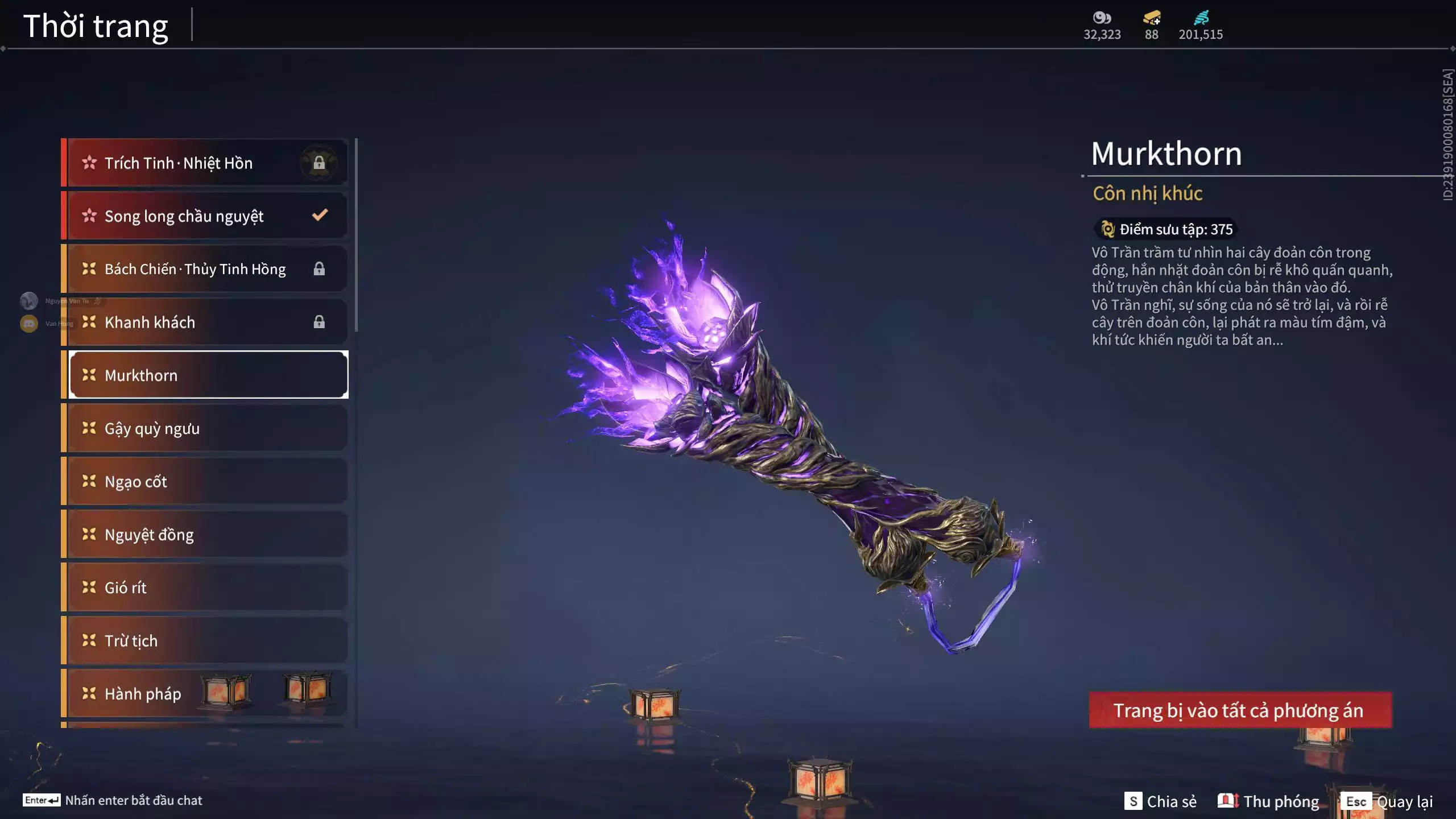Go back with Quay lại
The image size is (1456, 819).
pos(1388,801)
